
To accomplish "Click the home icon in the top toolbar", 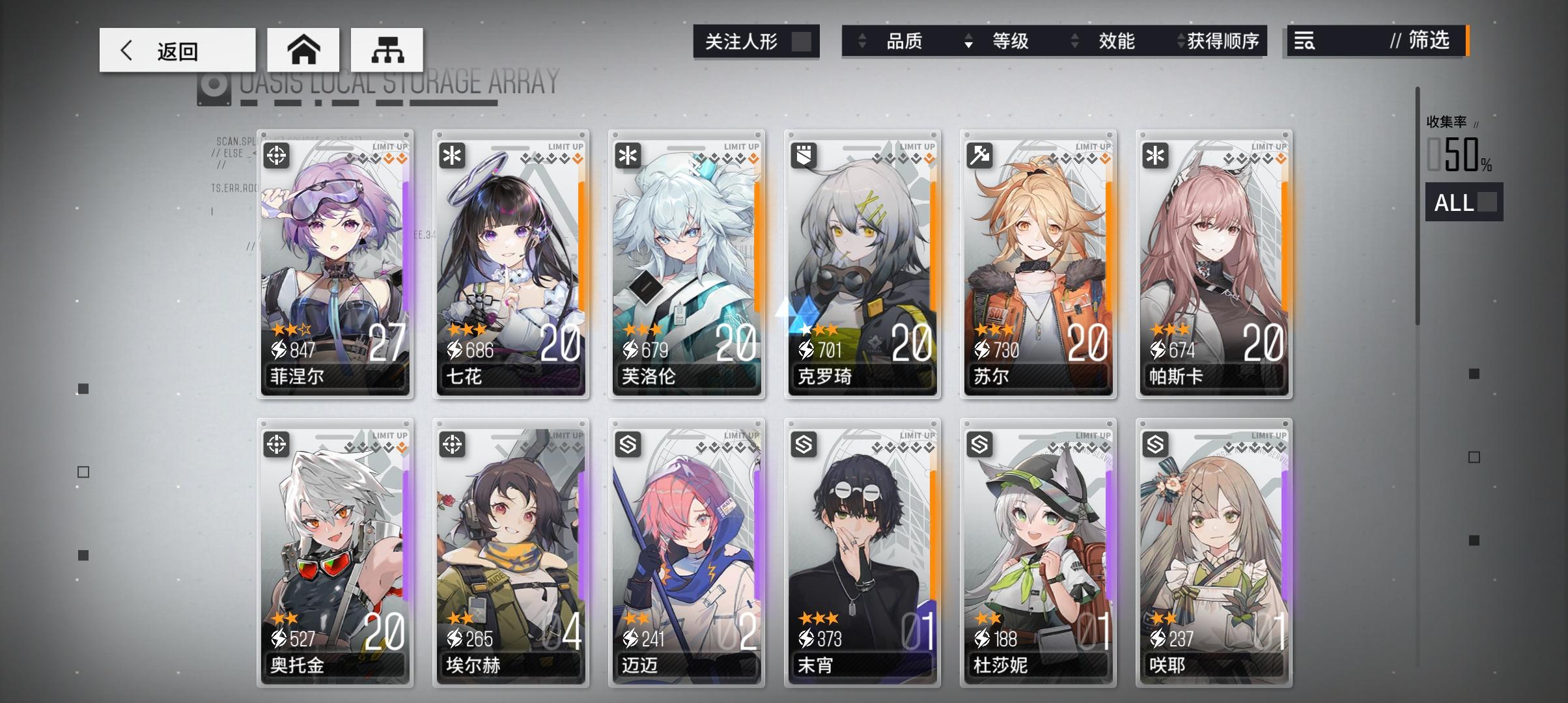I will coord(303,49).
